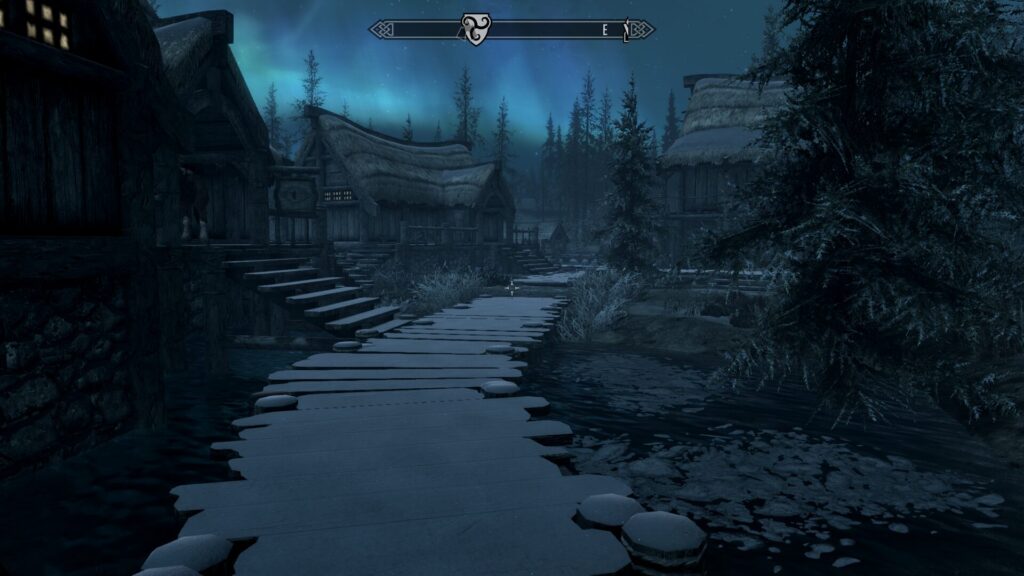This screenshot has width=1024, height=576.
Task: Click the triskelion location marker on the compass
Action: (x=474, y=29)
